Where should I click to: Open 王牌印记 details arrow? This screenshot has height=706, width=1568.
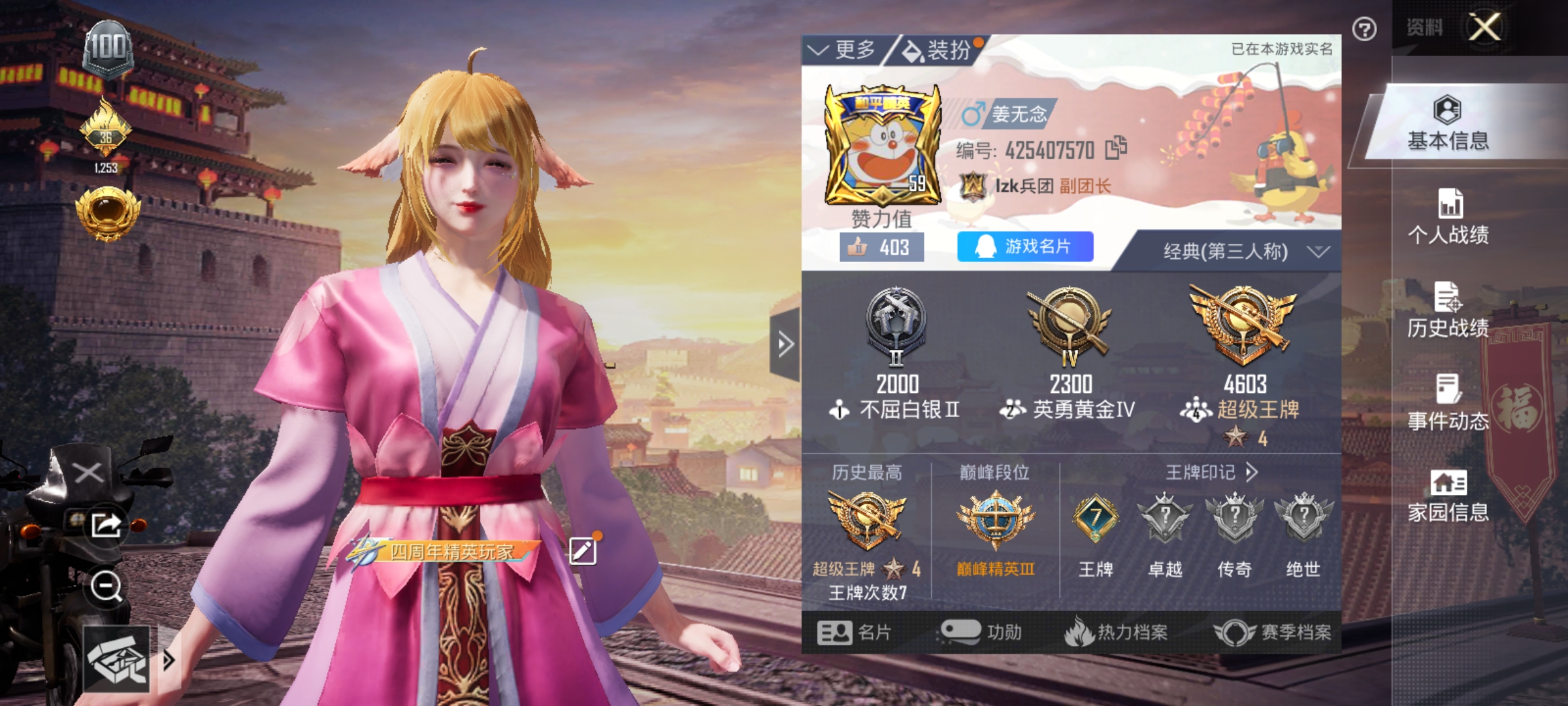pos(1252,472)
